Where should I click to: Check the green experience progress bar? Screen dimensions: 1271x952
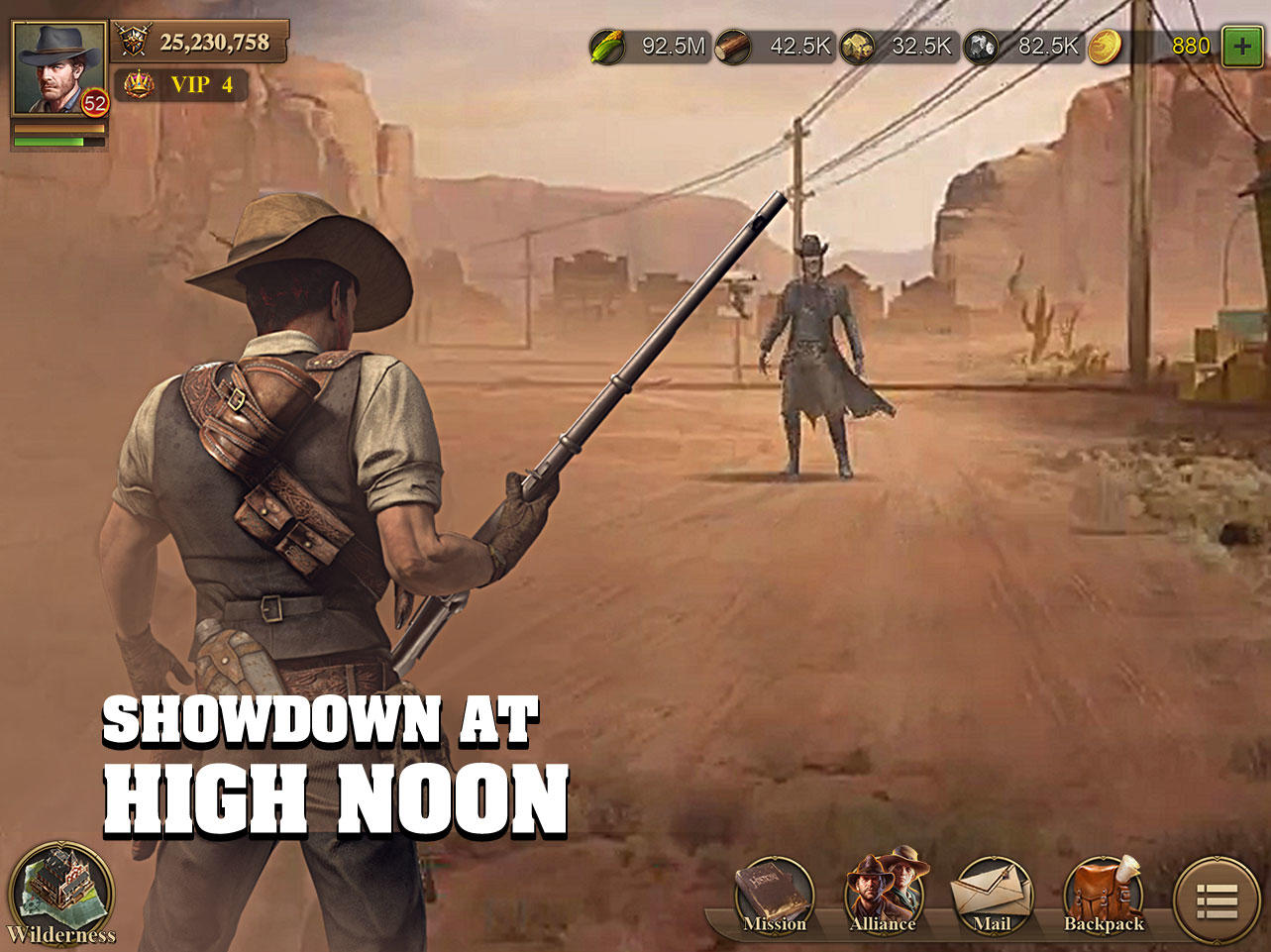(x=59, y=142)
